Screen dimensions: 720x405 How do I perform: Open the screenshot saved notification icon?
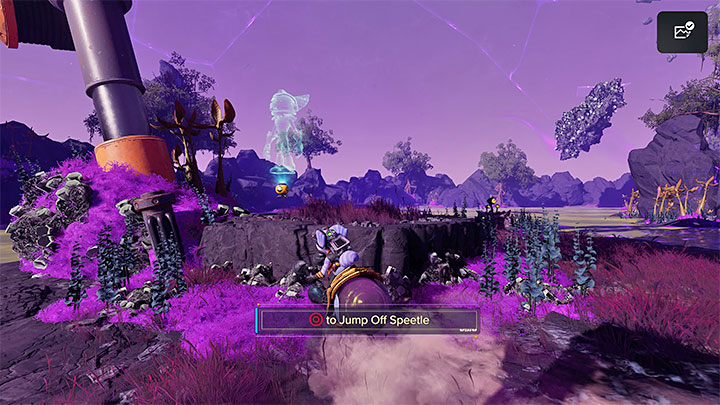[x=682, y=32]
